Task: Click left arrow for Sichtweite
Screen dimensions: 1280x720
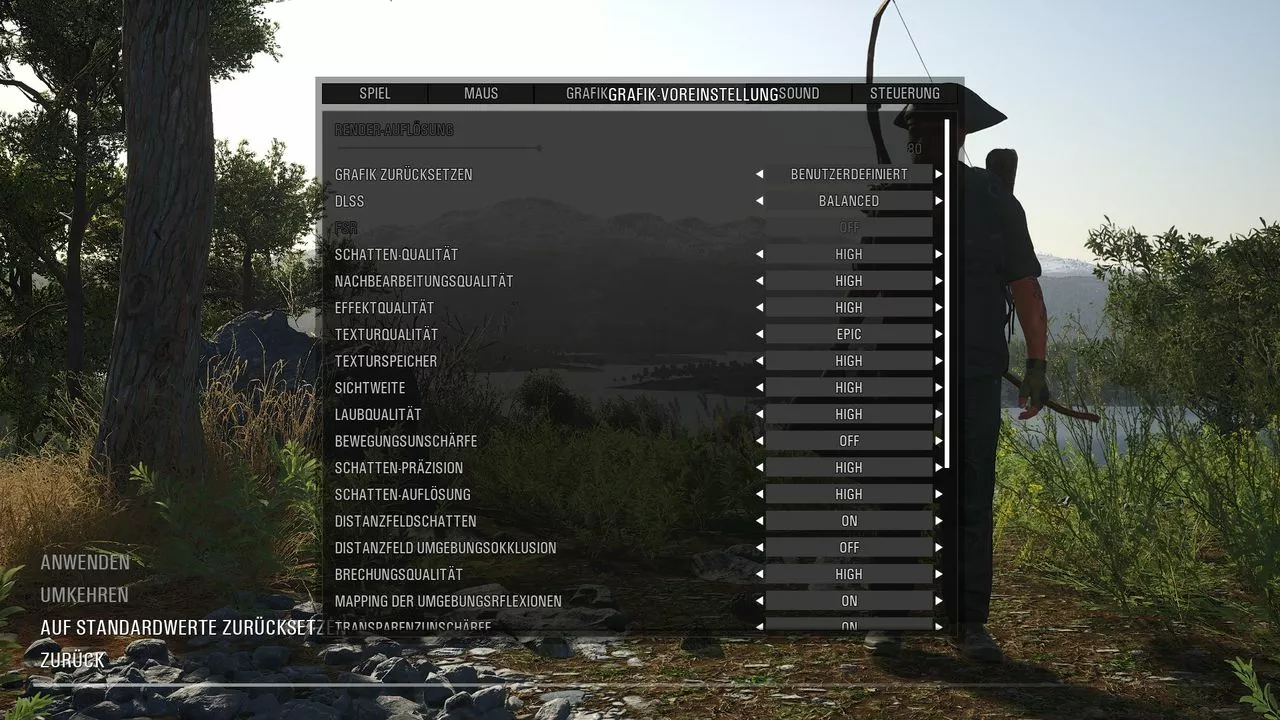Action: tap(759, 388)
